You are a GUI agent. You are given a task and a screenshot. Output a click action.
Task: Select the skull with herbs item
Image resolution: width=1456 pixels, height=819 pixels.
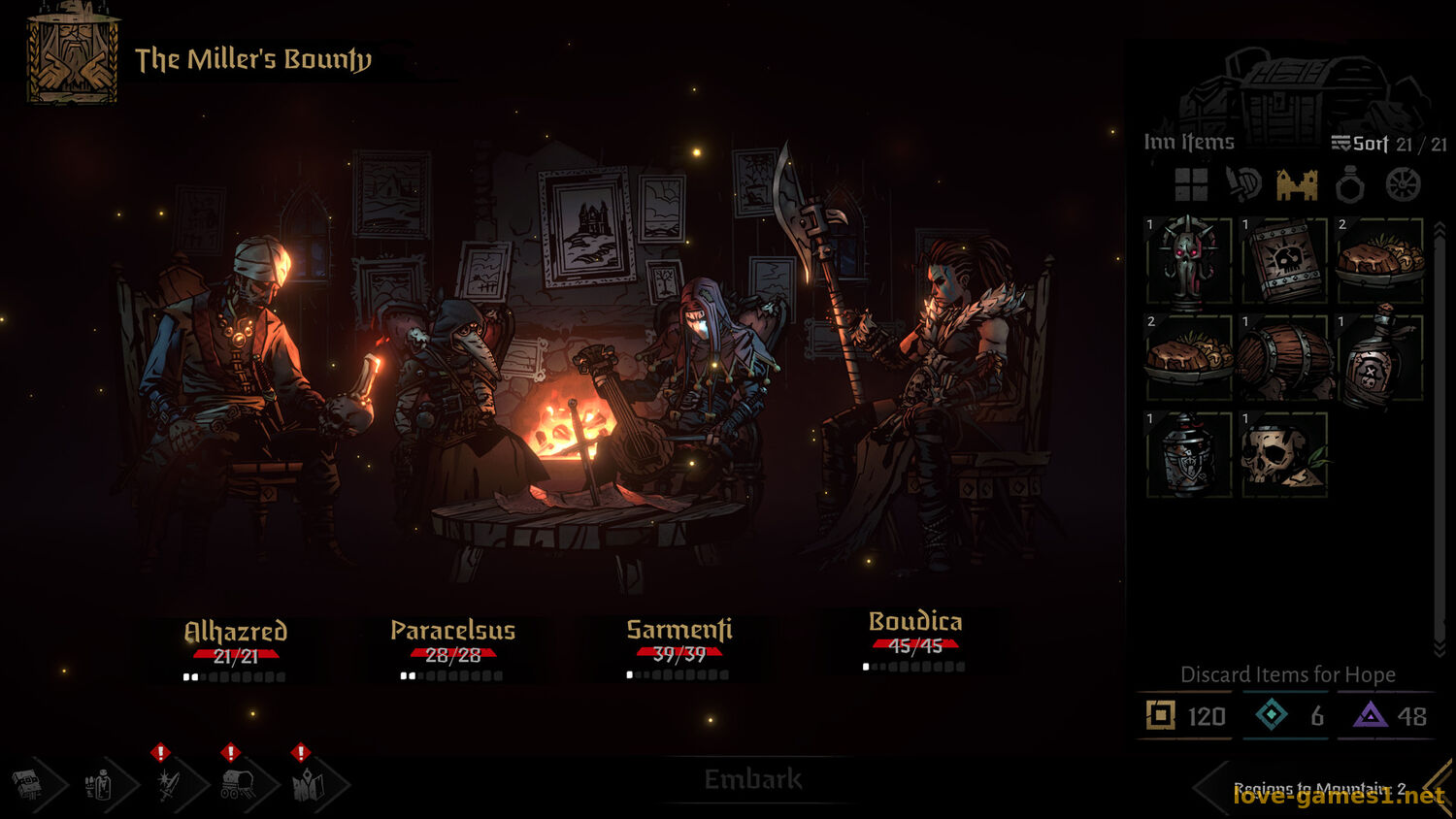coord(1284,454)
